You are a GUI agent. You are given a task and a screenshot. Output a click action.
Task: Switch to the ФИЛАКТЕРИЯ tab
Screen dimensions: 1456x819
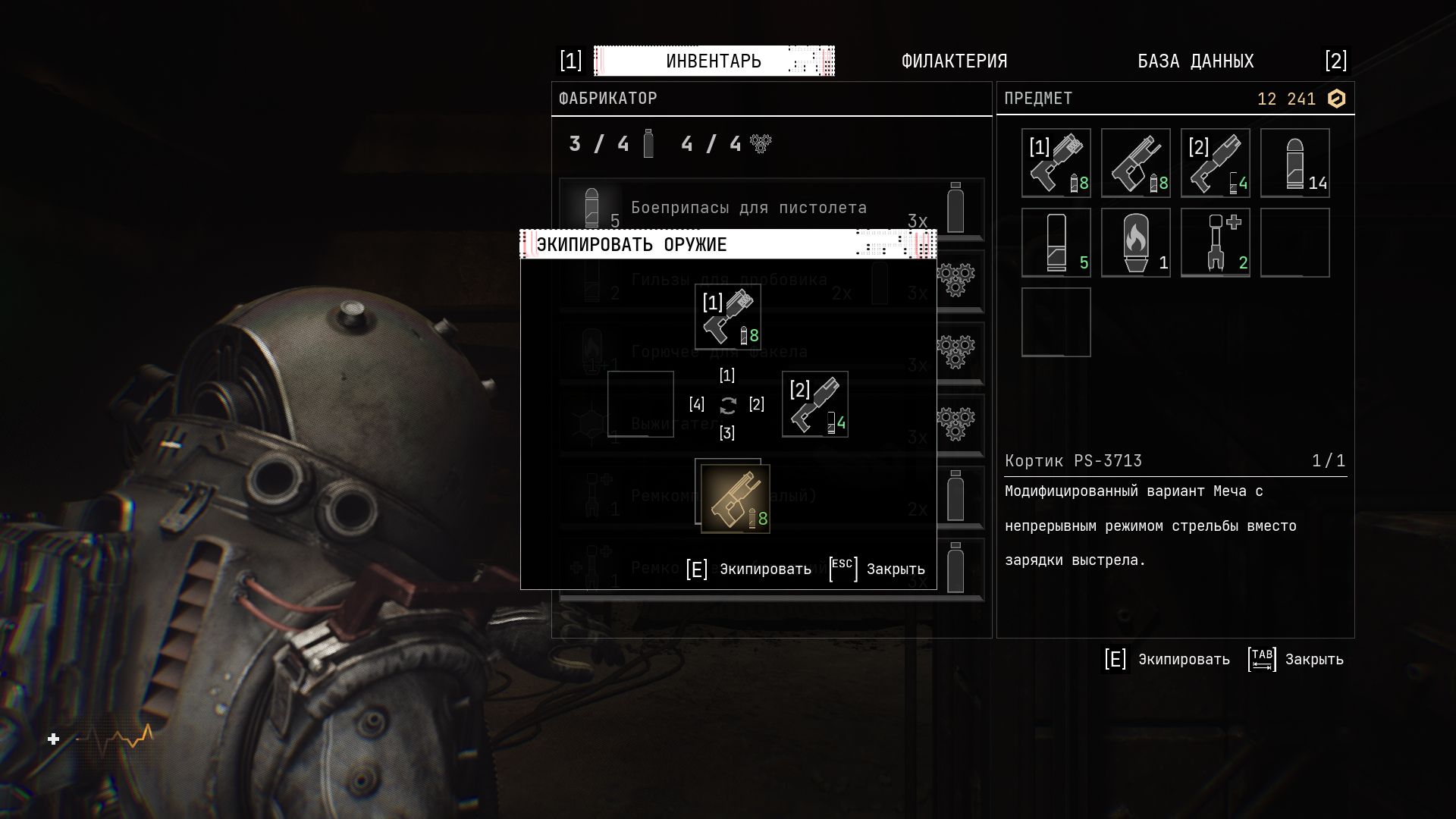(954, 61)
